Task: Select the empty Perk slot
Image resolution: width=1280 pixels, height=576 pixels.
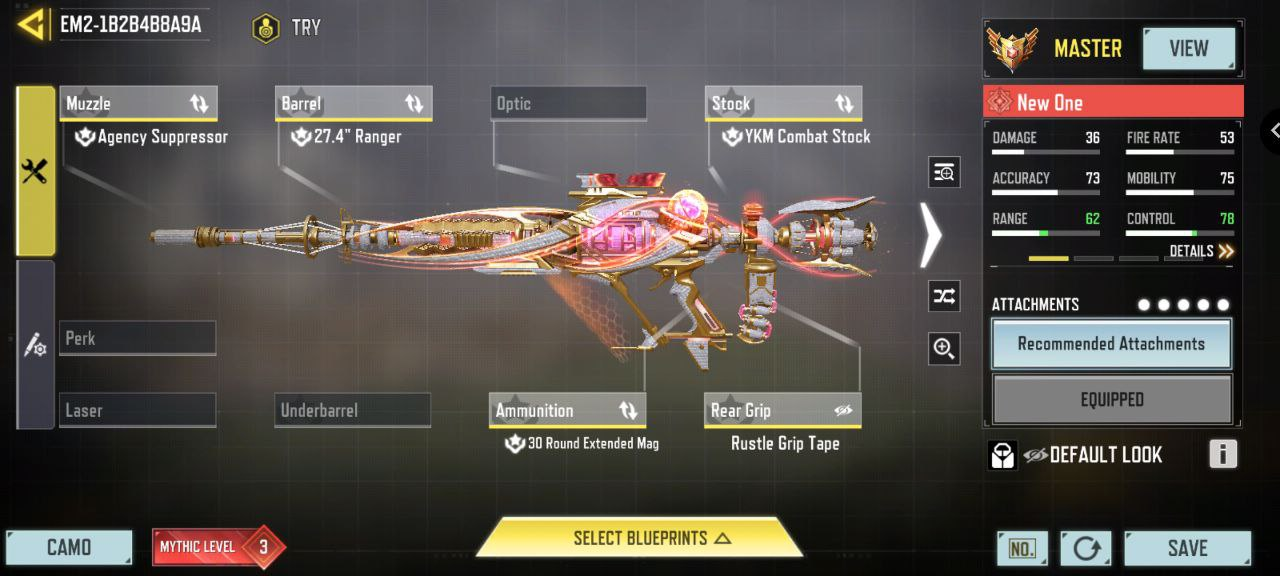Action: click(x=138, y=338)
